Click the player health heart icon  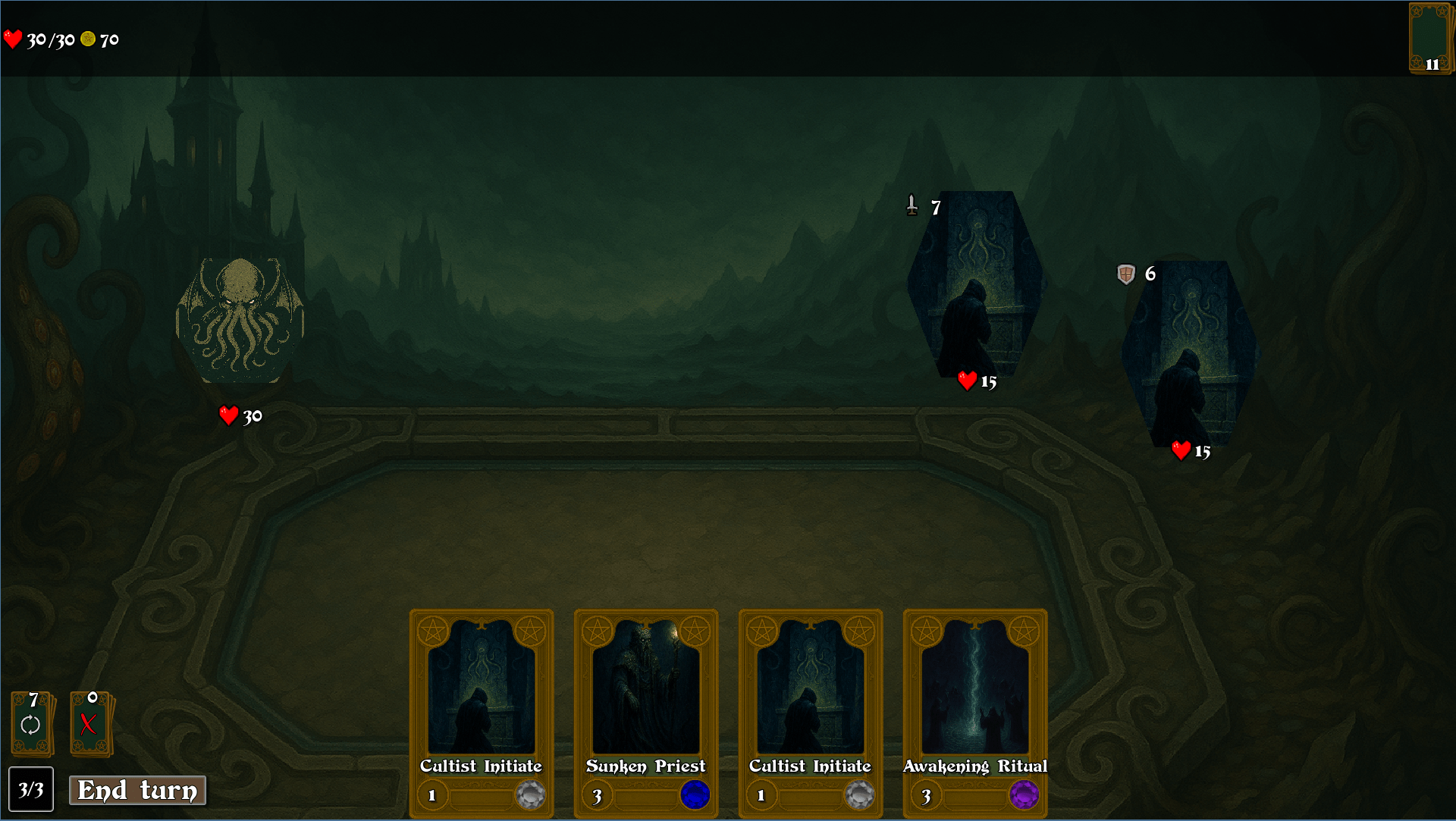coord(13,38)
